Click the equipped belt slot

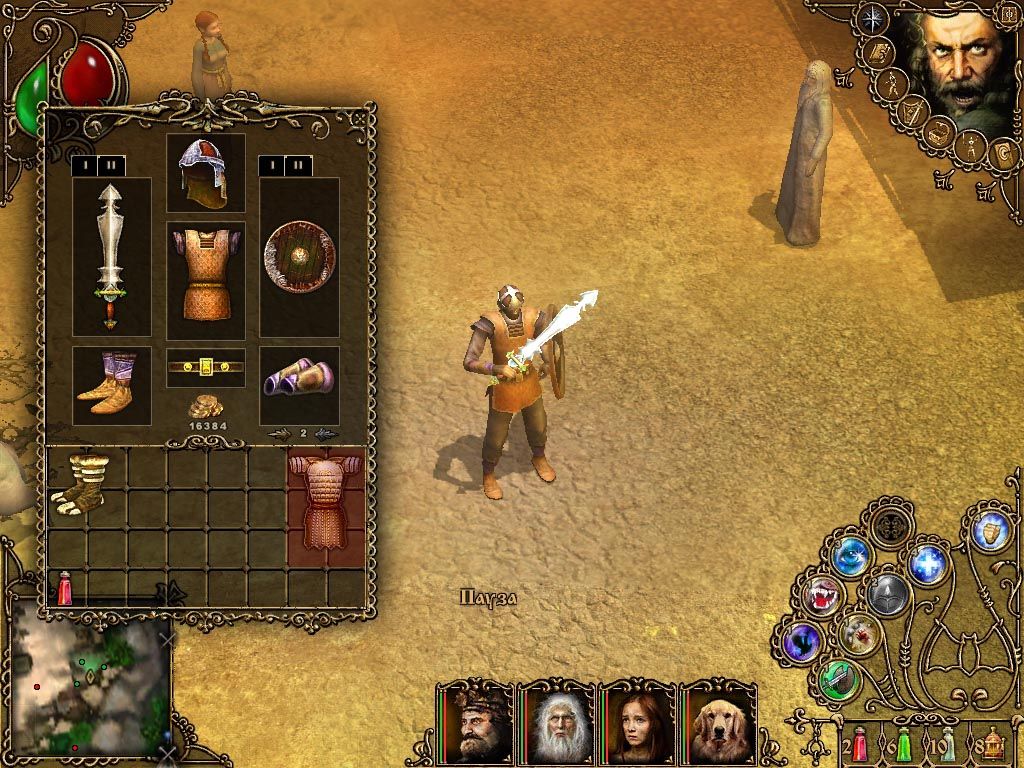coord(205,367)
